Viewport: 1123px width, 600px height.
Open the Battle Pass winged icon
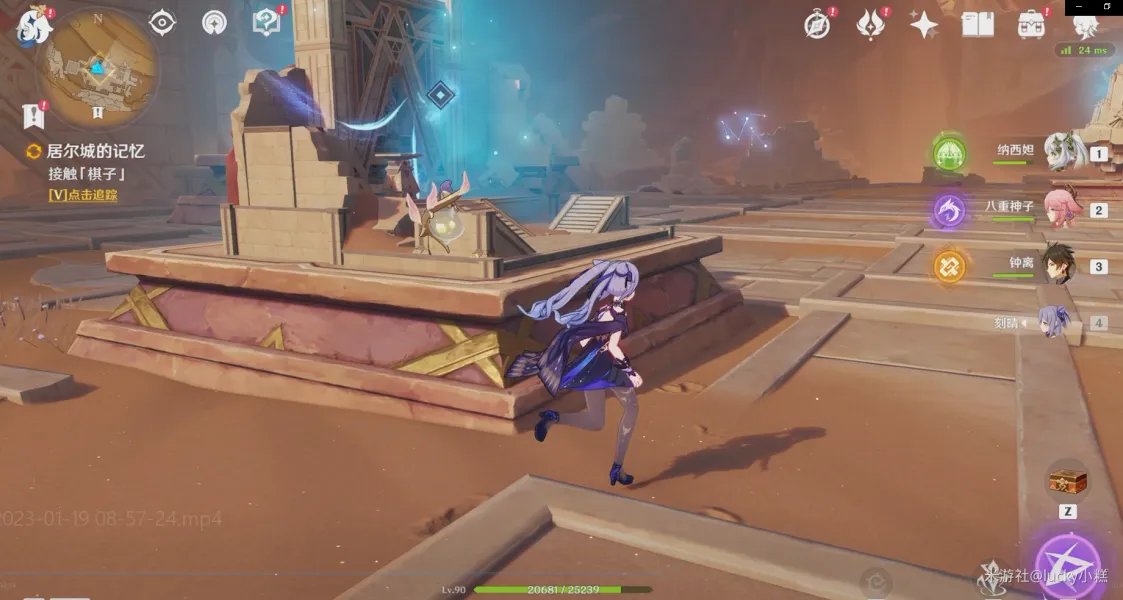tap(871, 25)
